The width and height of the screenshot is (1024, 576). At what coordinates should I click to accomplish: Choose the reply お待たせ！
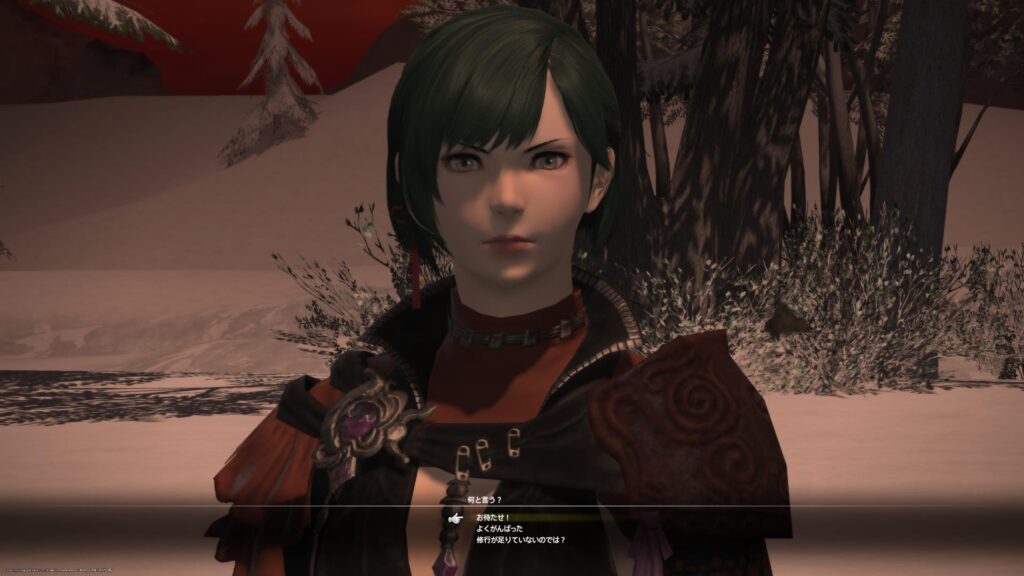pos(494,518)
